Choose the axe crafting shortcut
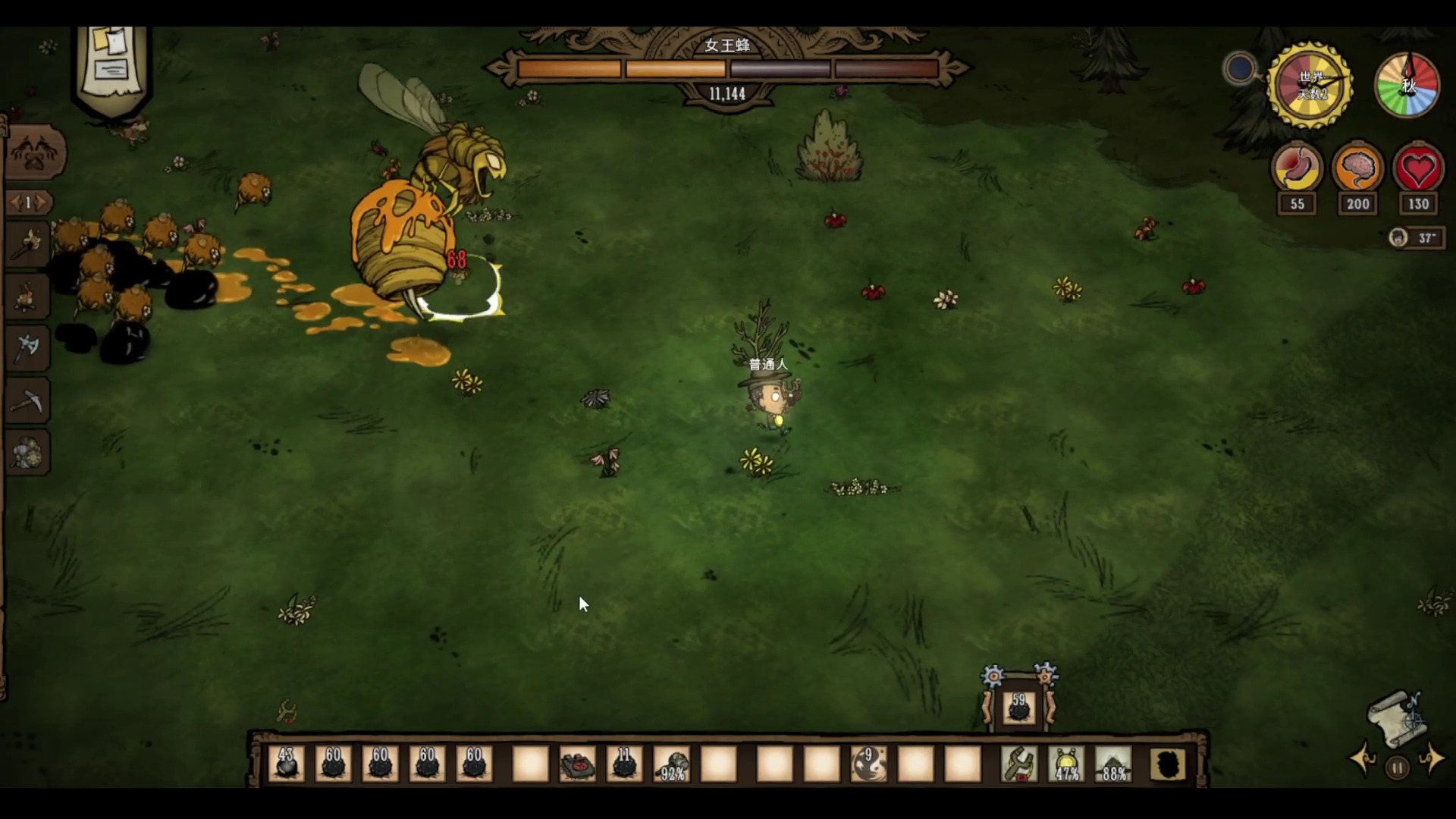1456x819 pixels. tap(28, 348)
